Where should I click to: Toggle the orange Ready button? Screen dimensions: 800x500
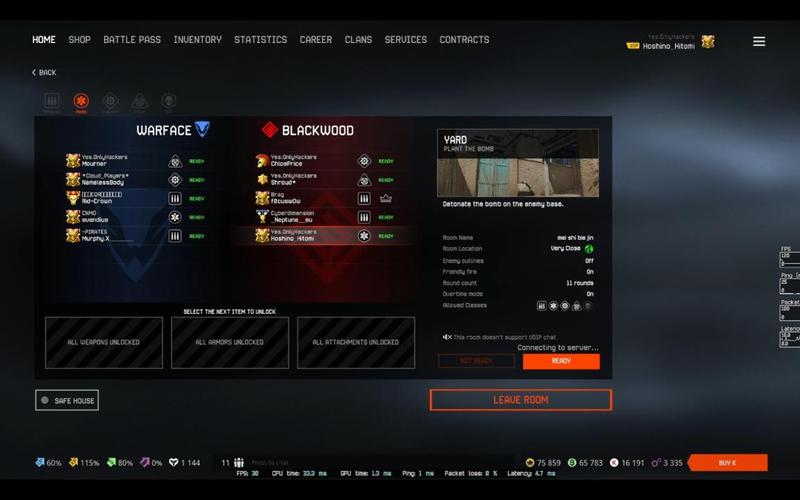point(561,361)
